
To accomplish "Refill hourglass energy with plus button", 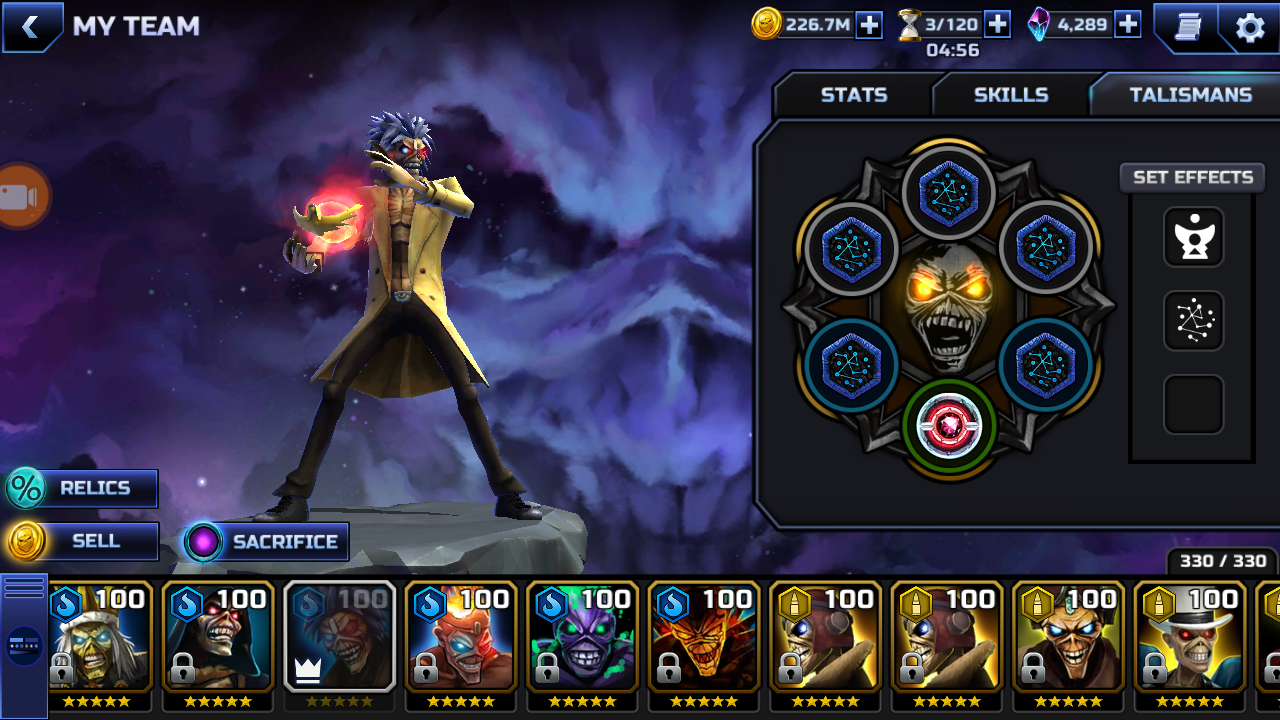I will [997, 25].
